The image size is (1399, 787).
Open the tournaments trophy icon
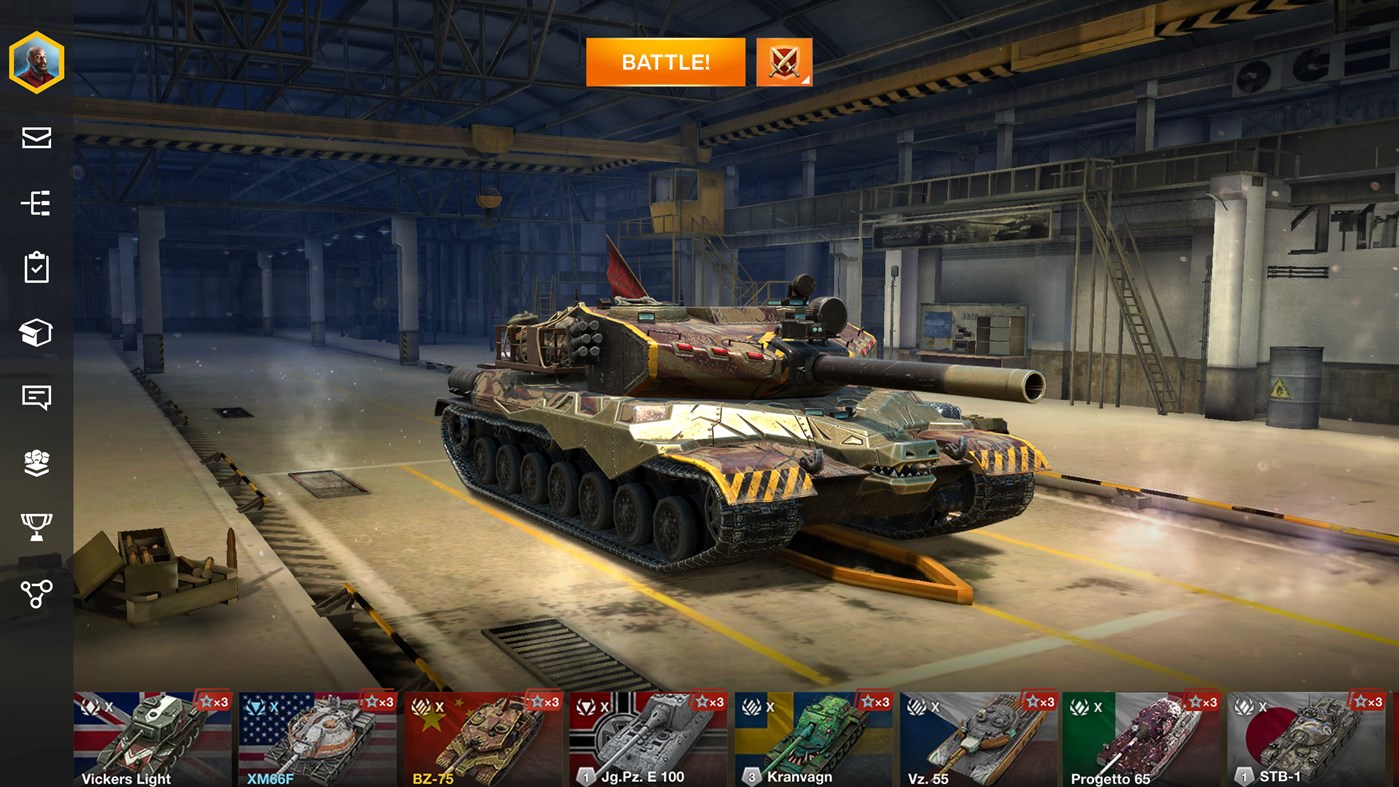(36, 527)
